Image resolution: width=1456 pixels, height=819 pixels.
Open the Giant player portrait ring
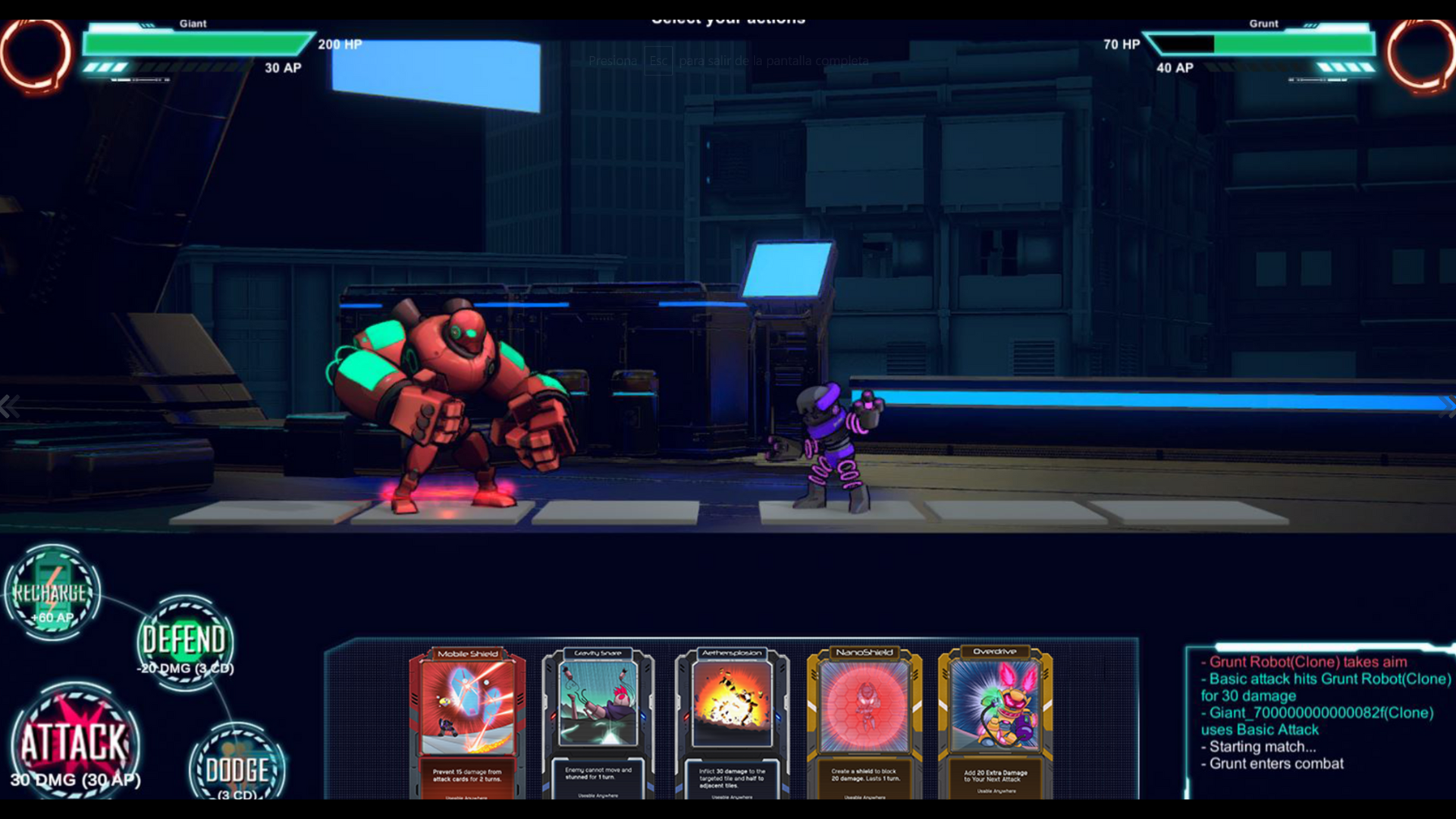click(34, 55)
